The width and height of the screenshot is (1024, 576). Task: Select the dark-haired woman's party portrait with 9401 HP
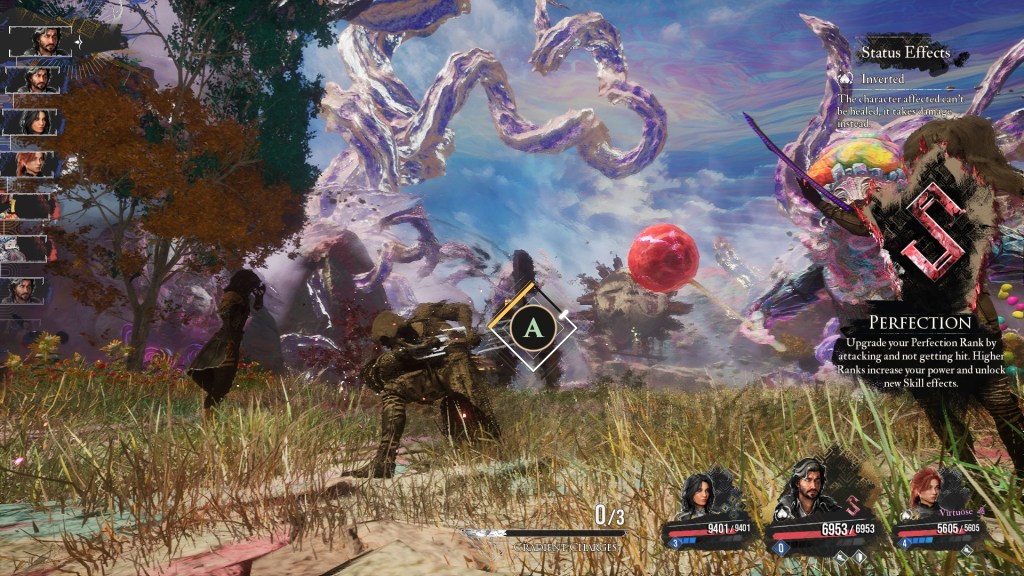click(x=700, y=495)
